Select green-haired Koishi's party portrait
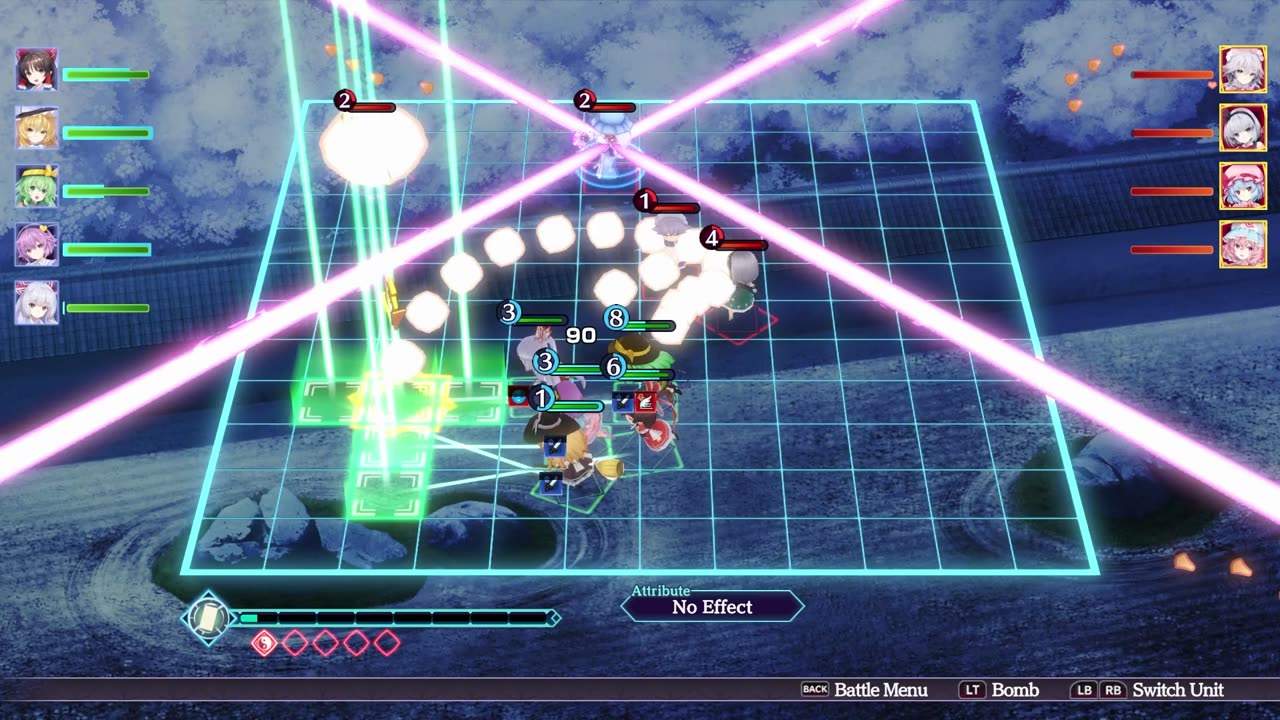Image resolution: width=1280 pixels, height=720 pixels. [37, 186]
